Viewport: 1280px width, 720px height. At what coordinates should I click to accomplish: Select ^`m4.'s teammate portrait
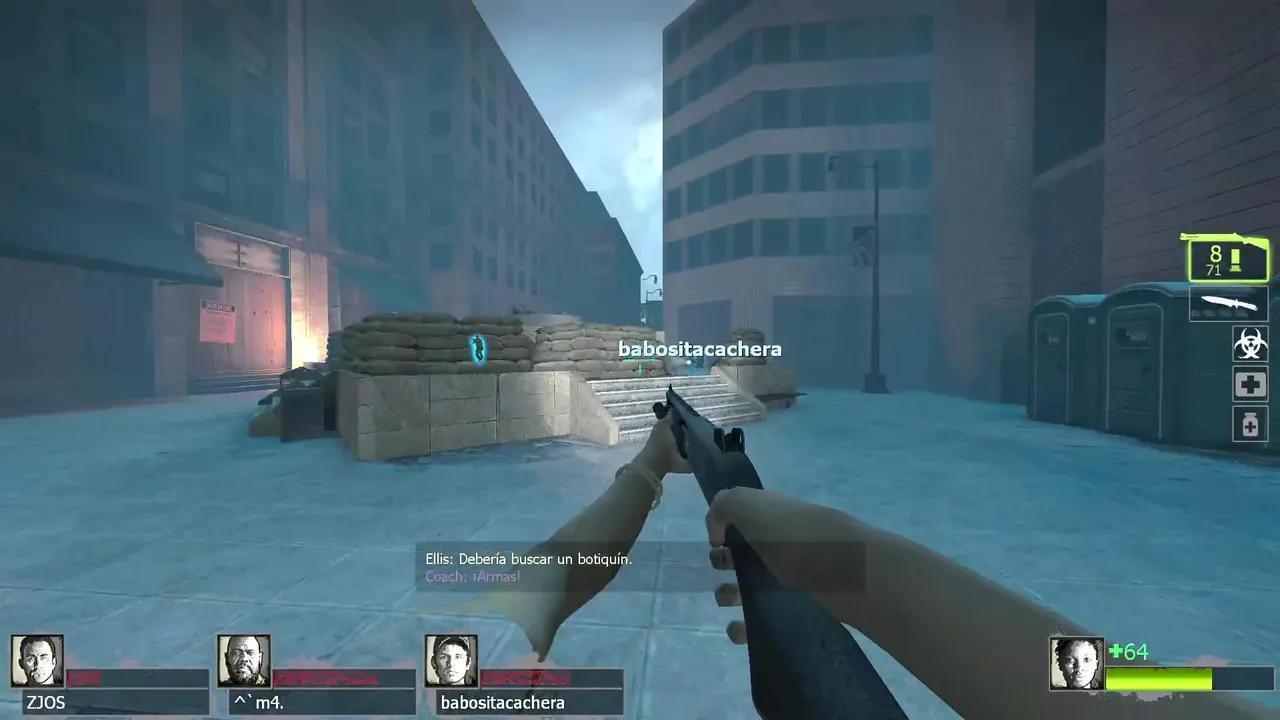[243, 660]
